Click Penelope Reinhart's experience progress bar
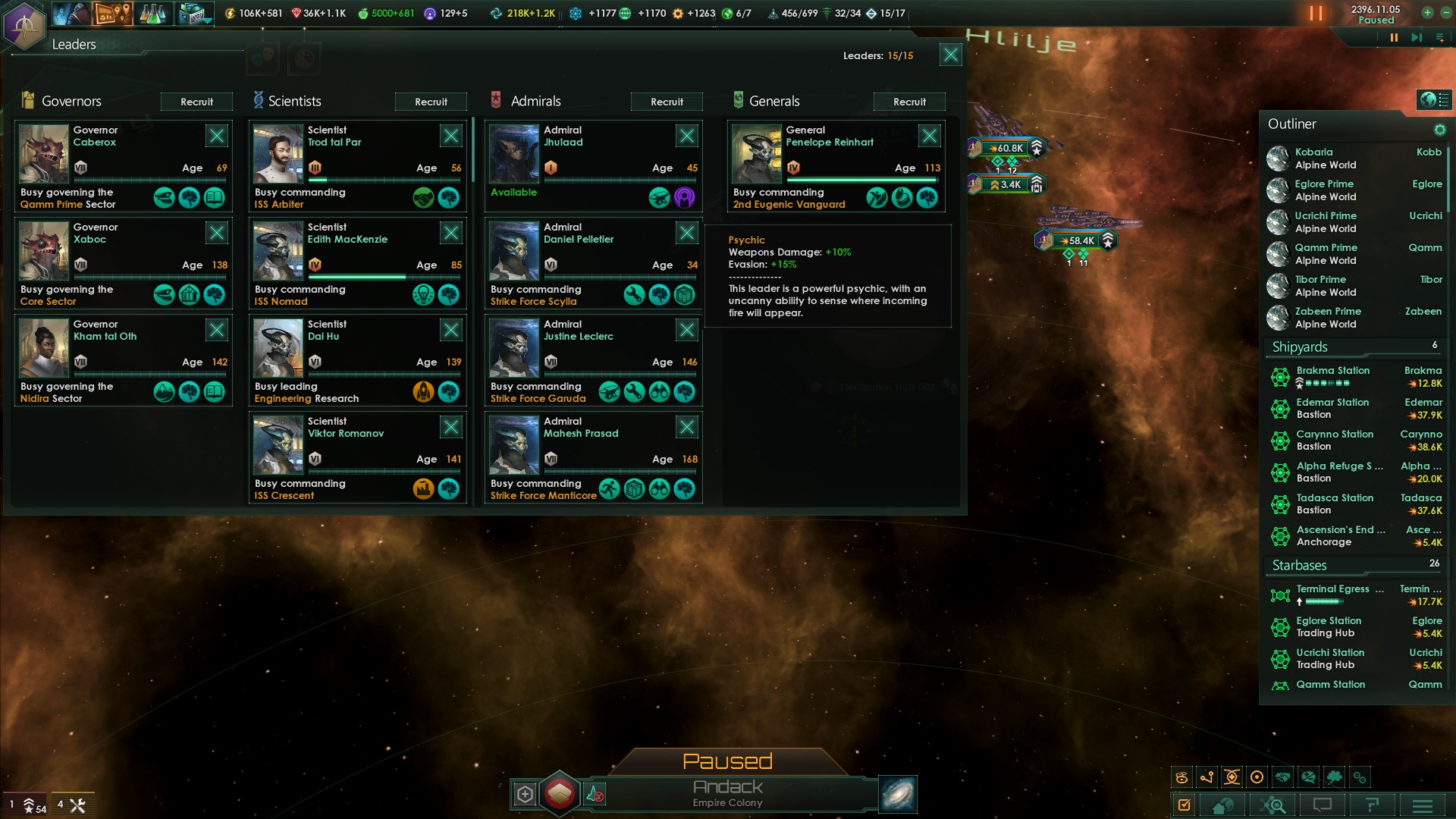 [x=861, y=180]
